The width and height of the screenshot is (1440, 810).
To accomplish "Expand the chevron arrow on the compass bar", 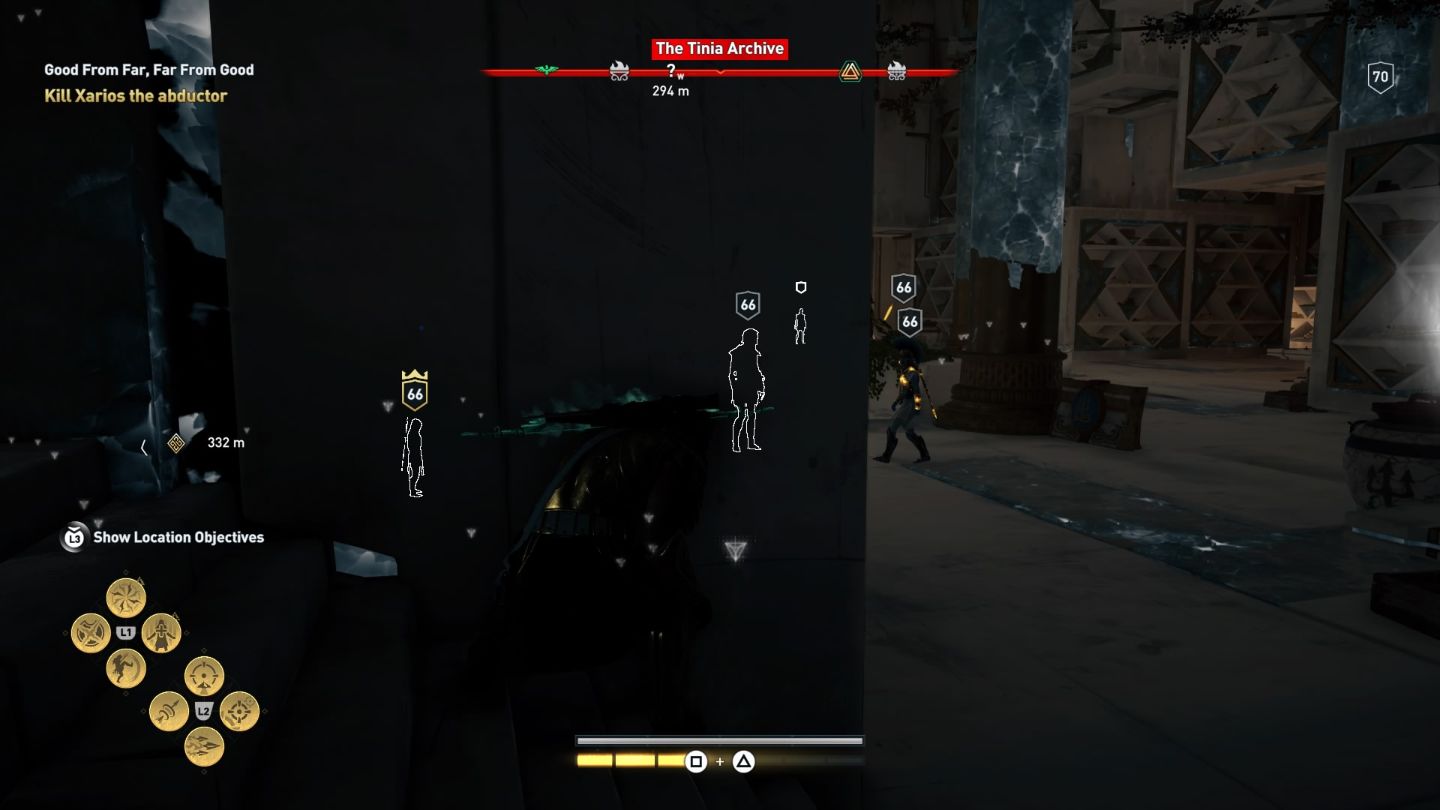I will [720, 73].
